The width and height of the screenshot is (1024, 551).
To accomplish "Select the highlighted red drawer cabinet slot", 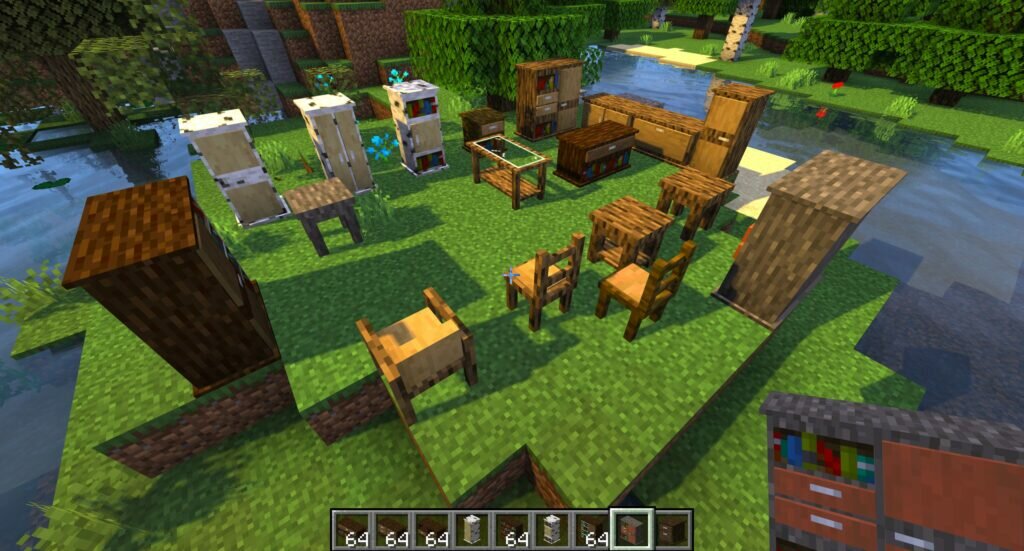I will coord(633,528).
